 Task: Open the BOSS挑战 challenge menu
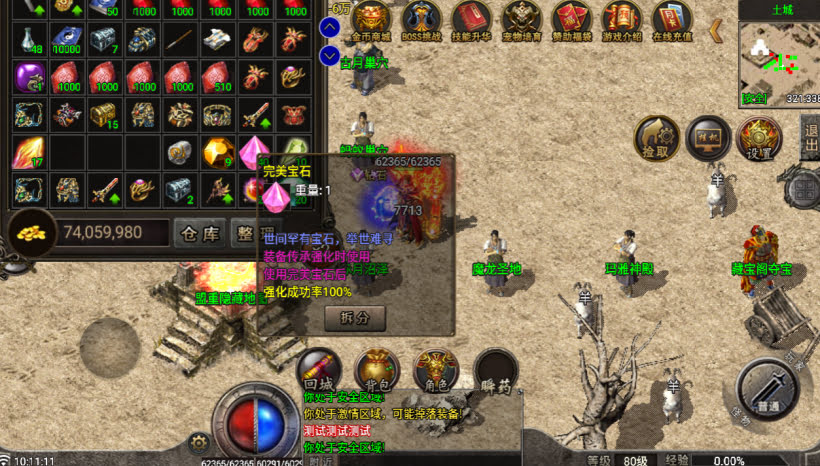point(423,20)
